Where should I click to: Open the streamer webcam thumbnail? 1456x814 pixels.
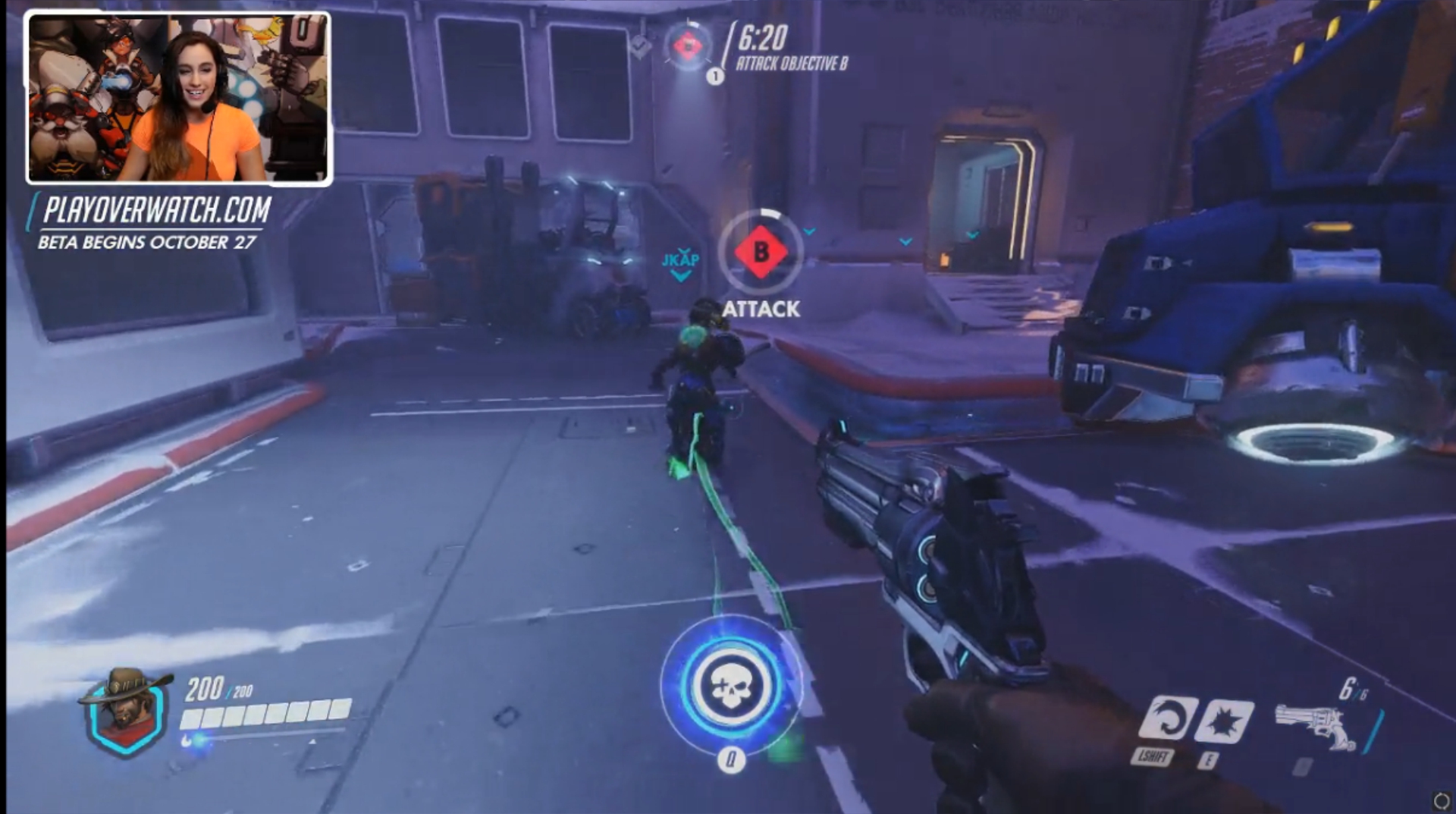[179, 99]
